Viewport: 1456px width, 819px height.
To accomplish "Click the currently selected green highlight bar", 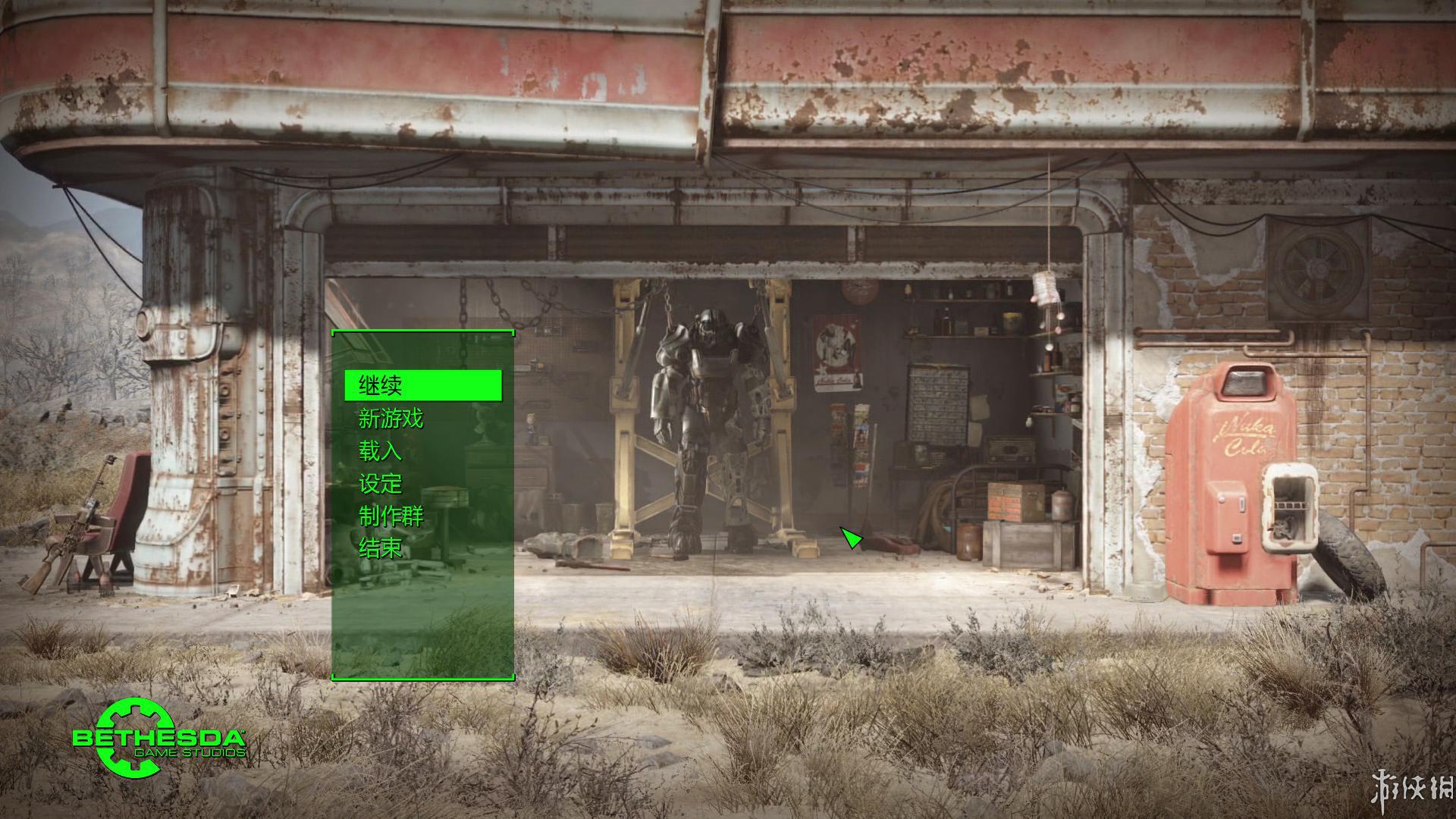I will (x=425, y=385).
